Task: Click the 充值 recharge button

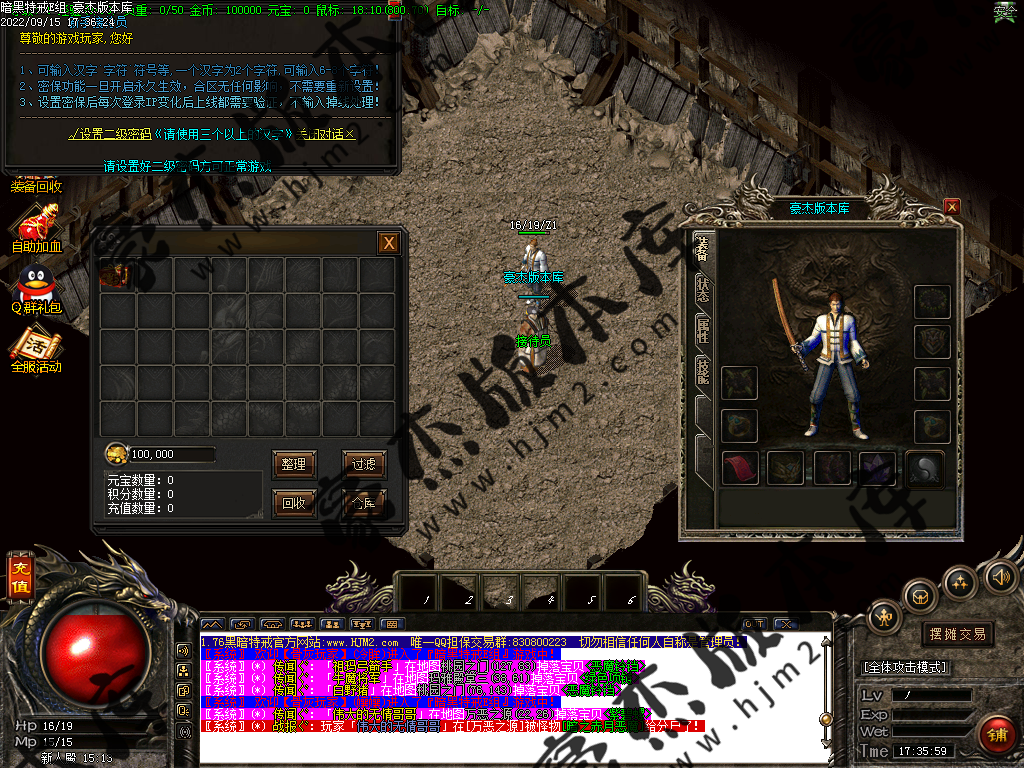Action: [x=20, y=578]
